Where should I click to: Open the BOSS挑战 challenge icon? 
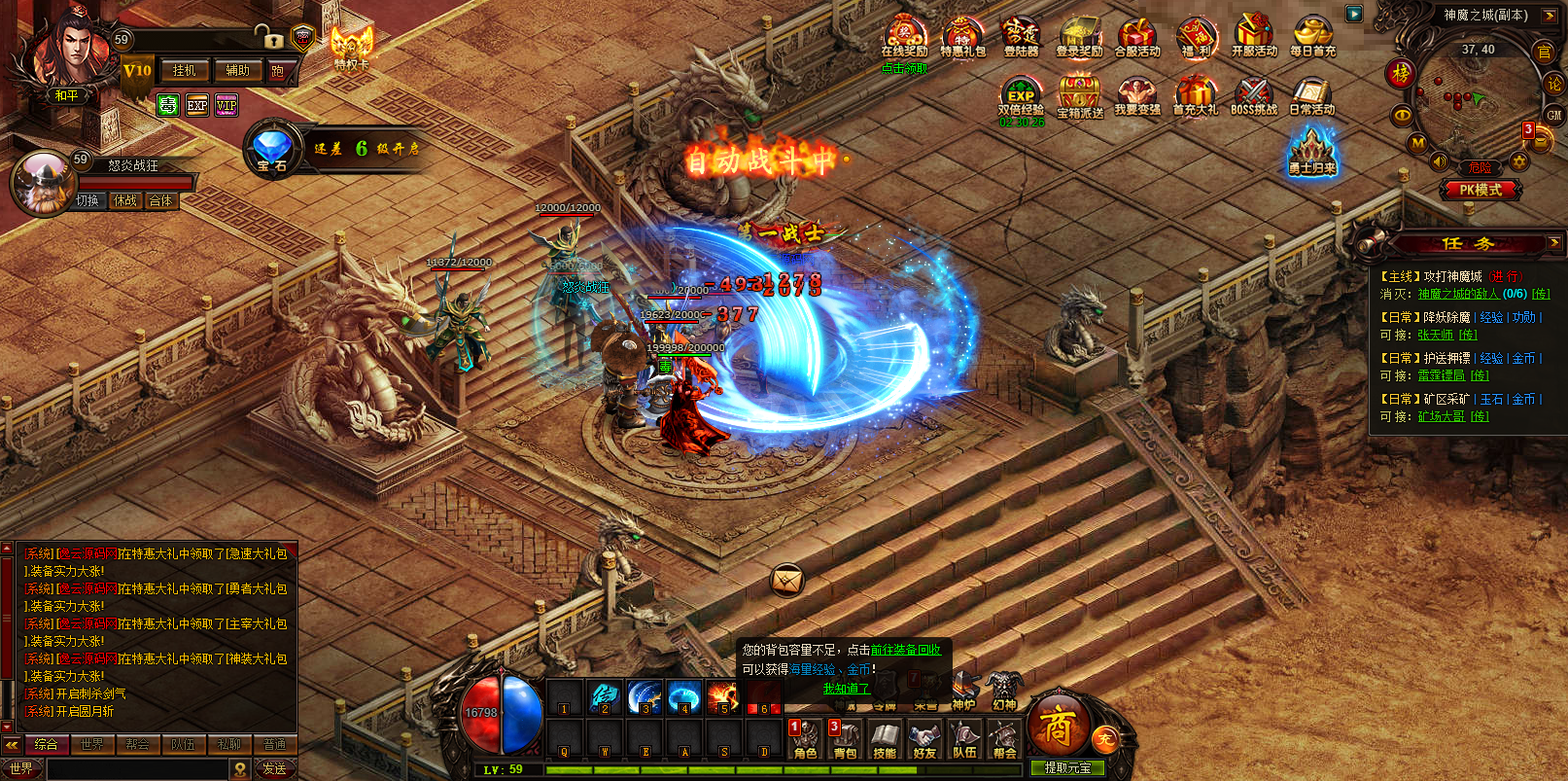(x=1254, y=96)
